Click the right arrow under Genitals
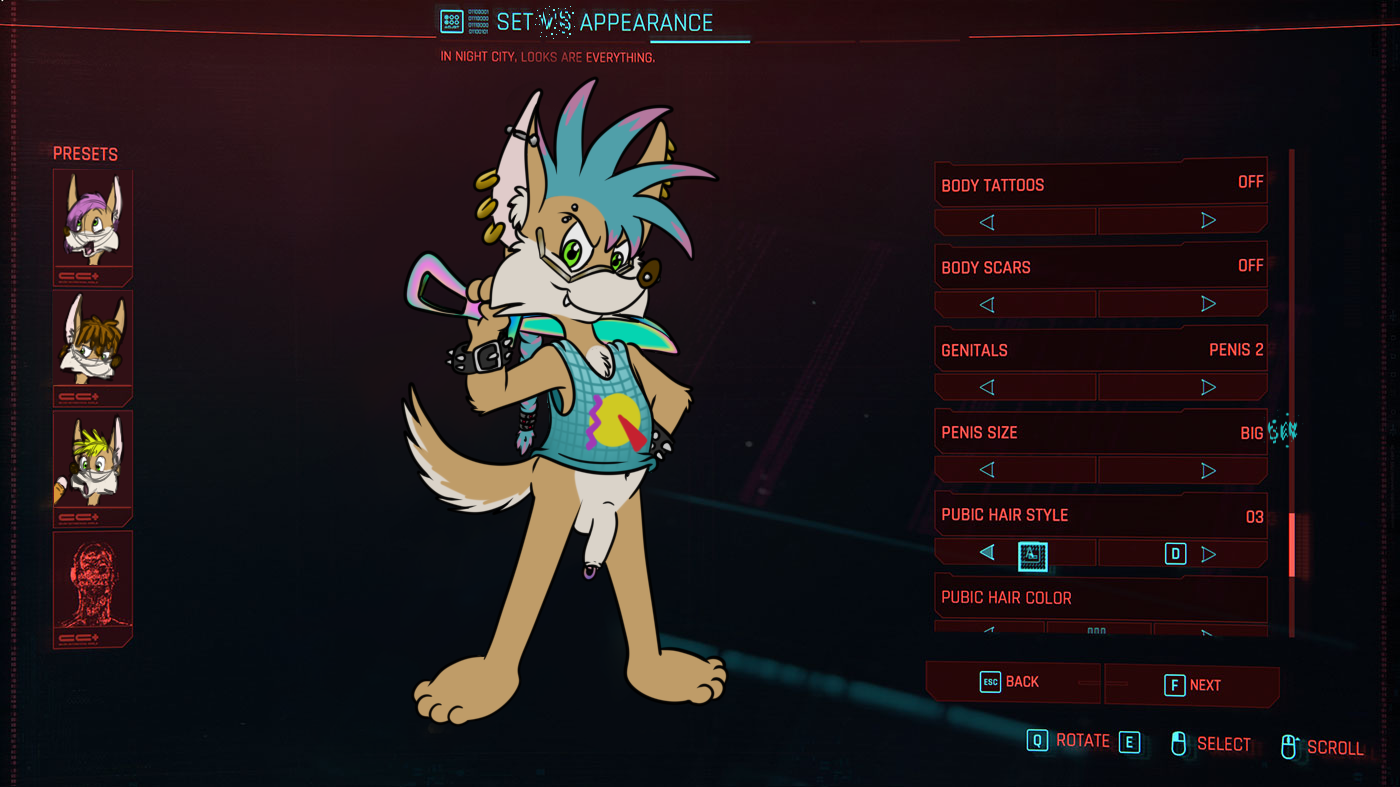The width and height of the screenshot is (1400, 787). click(x=1208, y=387)
